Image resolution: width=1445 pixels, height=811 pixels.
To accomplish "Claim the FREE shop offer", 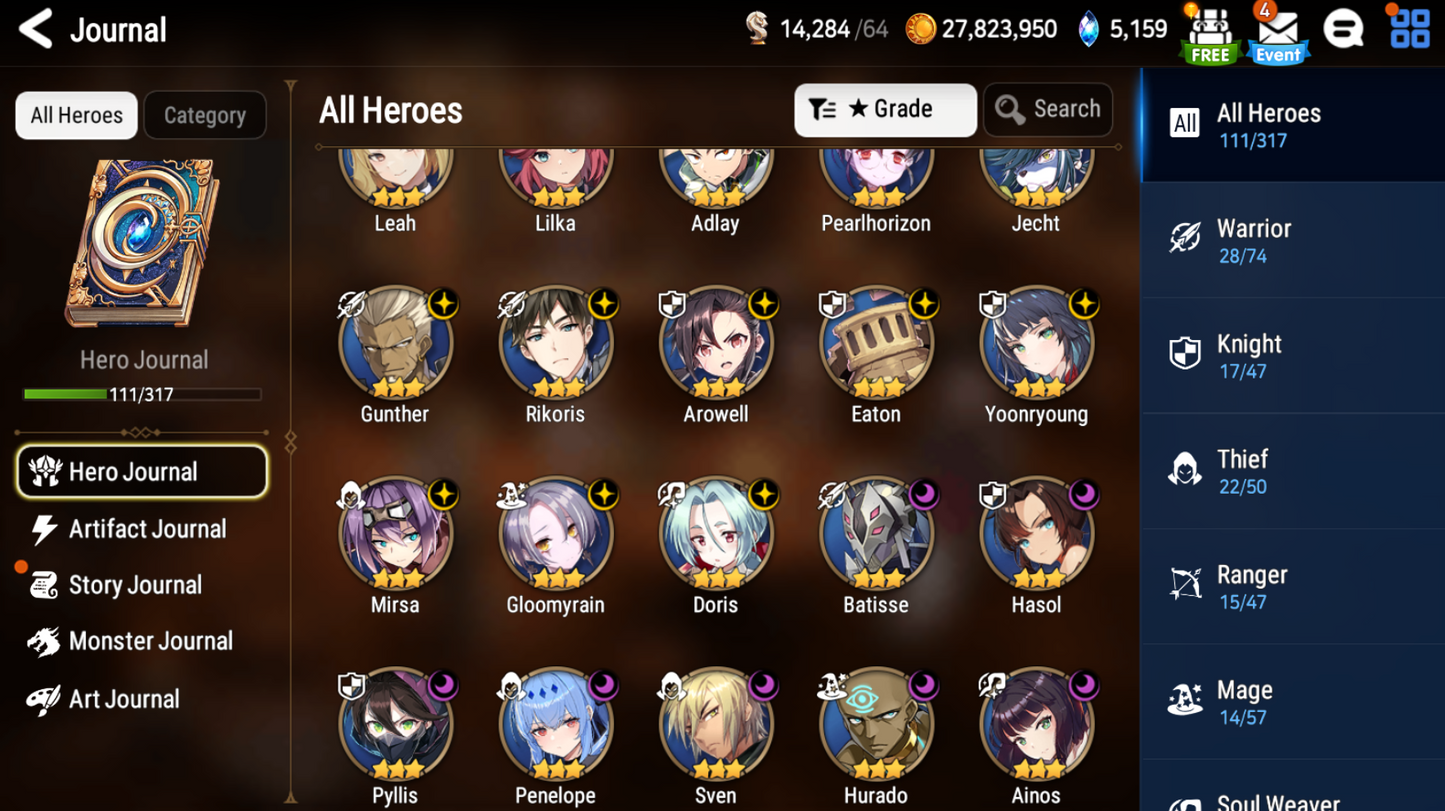I will point(1210,30).
